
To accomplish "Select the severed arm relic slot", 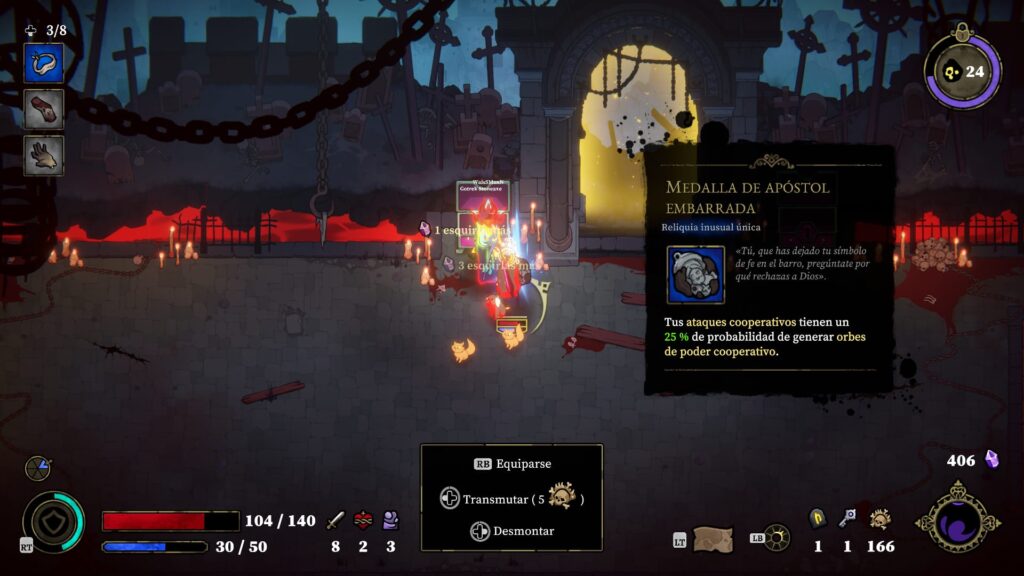I will [44, 109].
